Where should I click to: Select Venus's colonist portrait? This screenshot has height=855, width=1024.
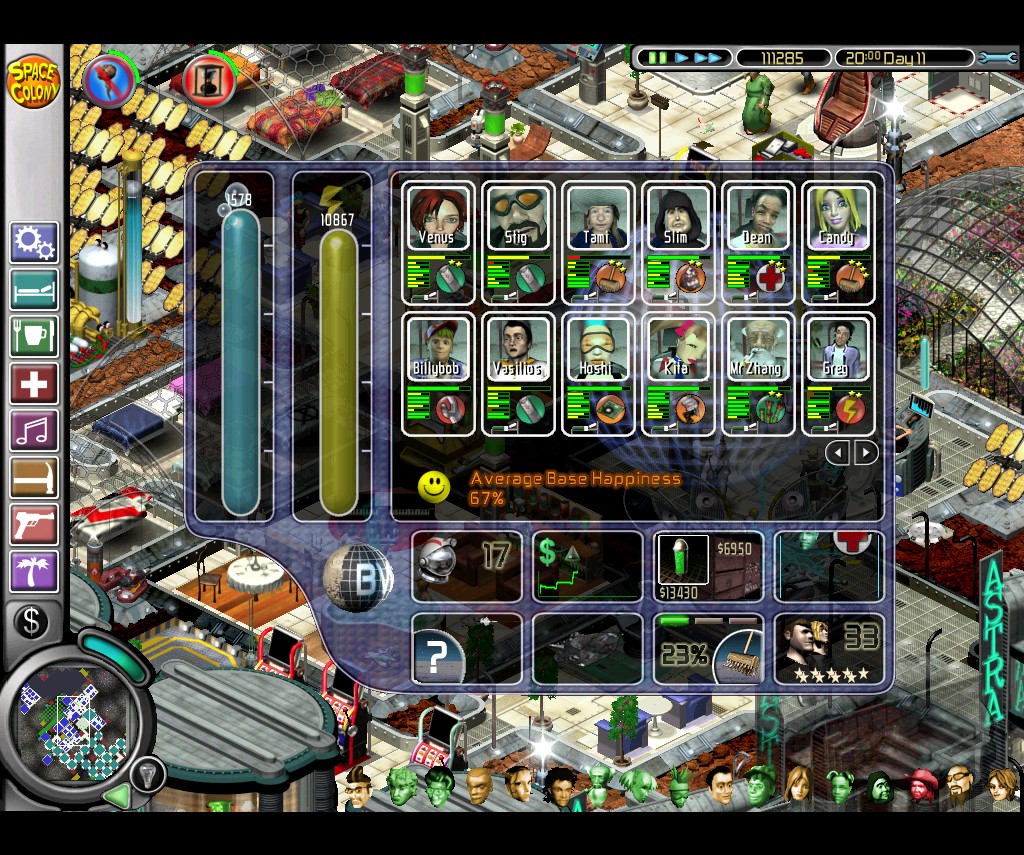pyautogui.click(x=438, y=218)
